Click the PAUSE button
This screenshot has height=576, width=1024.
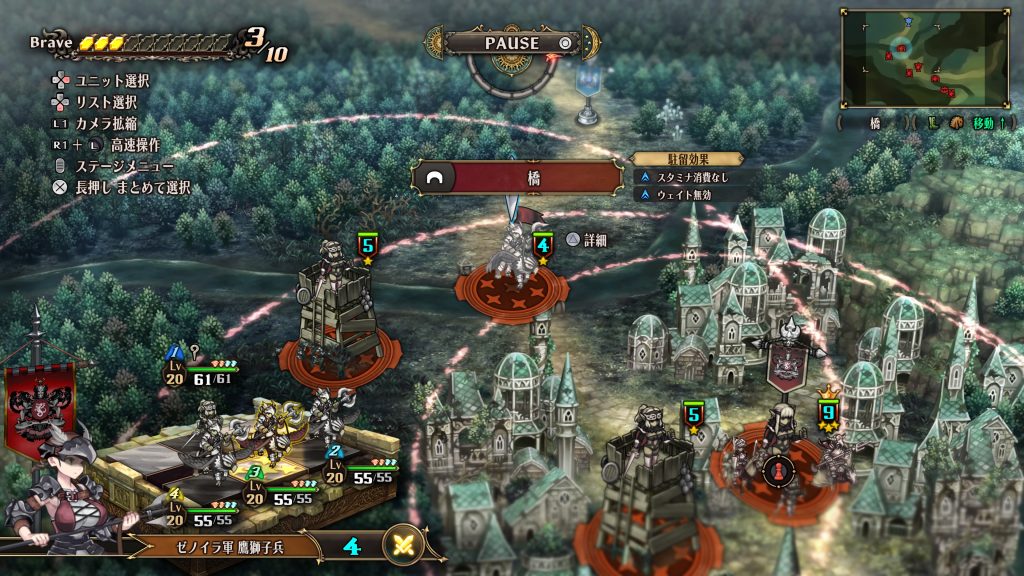(x=512, y=43)
